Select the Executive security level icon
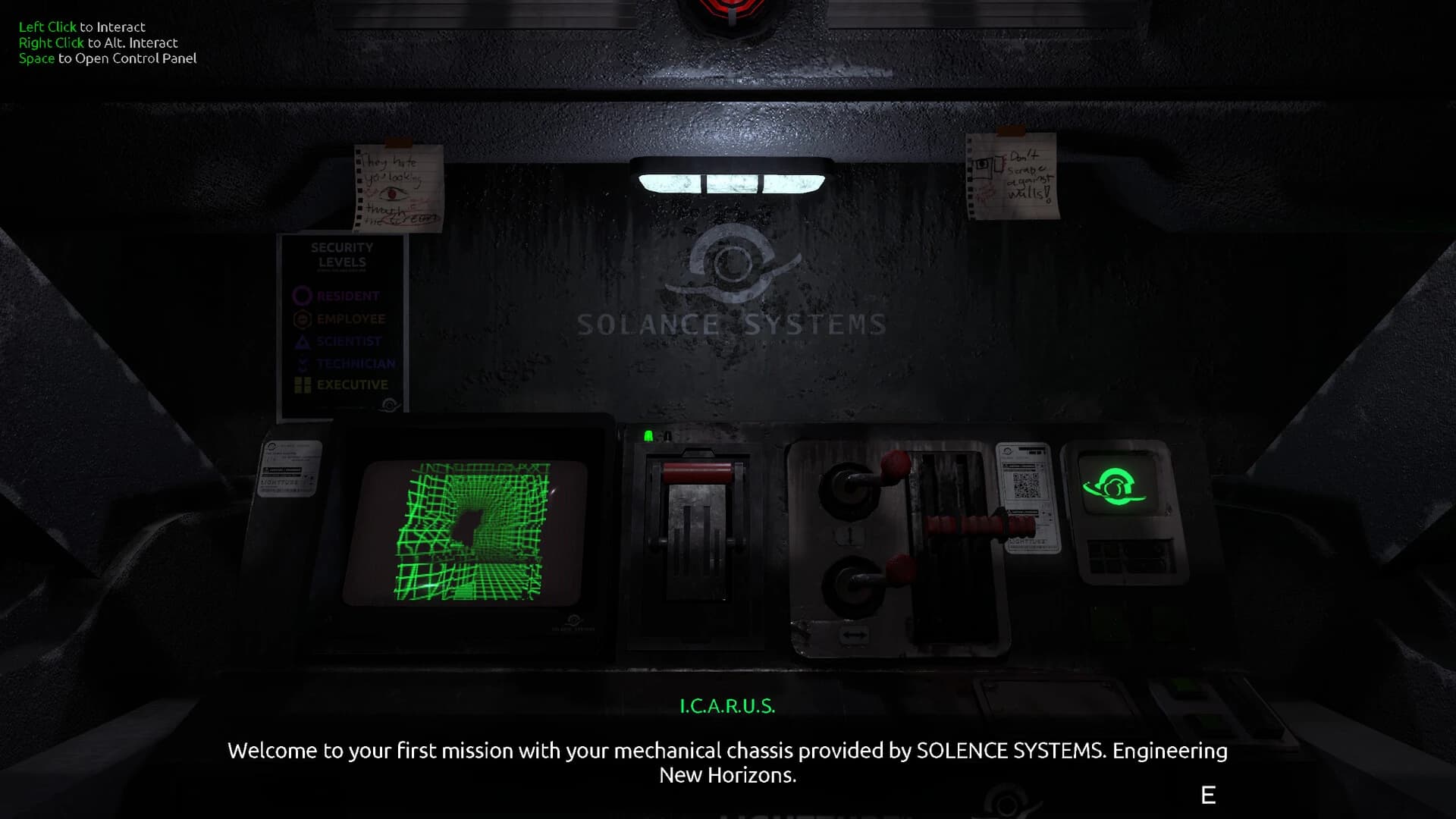 [303, 384]
